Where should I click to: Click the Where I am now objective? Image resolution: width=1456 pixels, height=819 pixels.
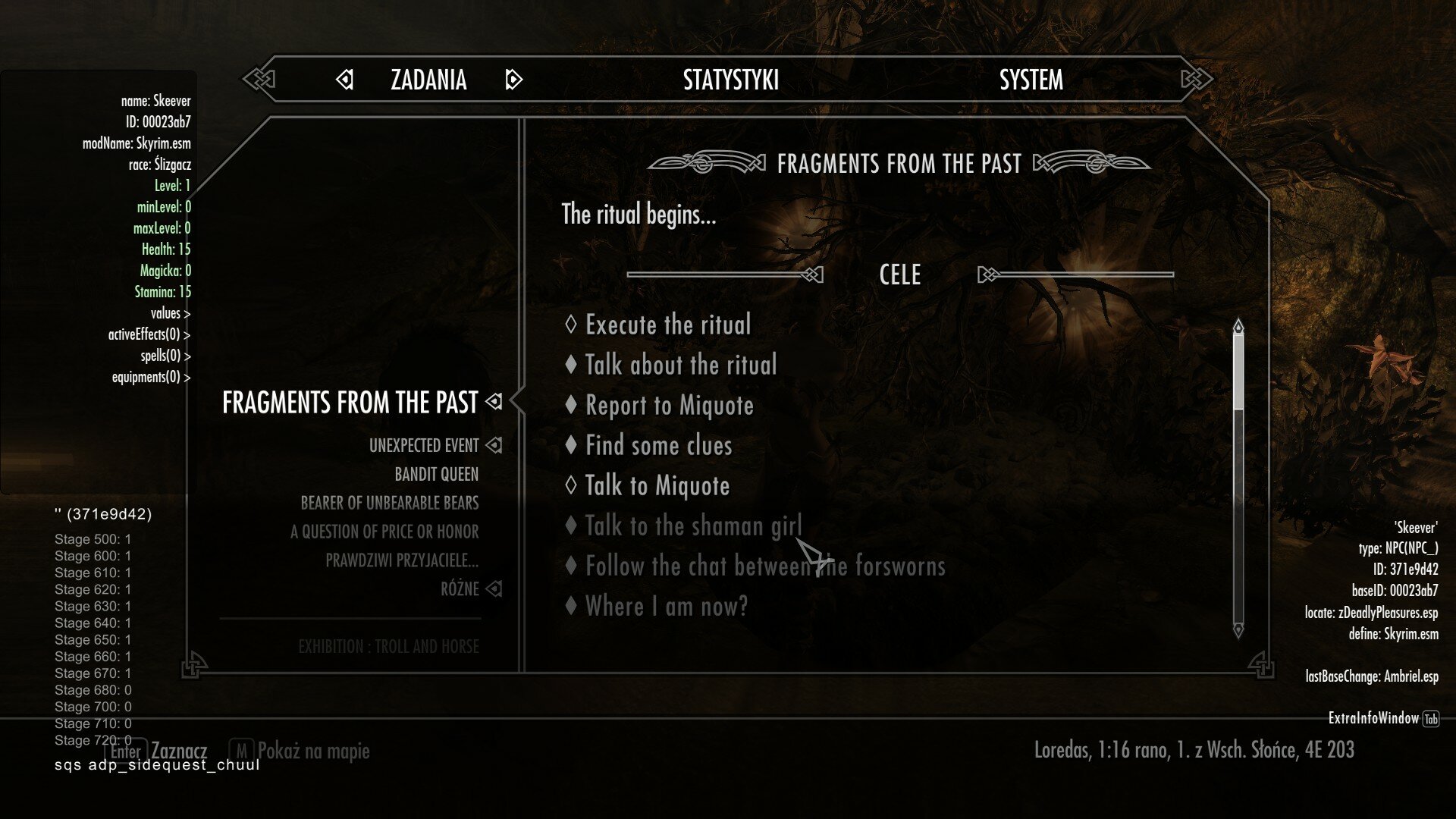click(x=666, y=606)
